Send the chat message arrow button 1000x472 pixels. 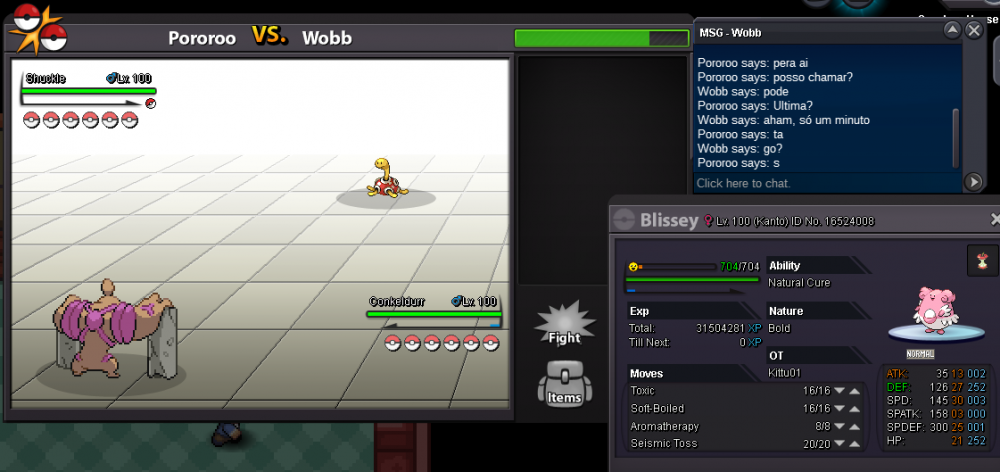click(973, 182)
